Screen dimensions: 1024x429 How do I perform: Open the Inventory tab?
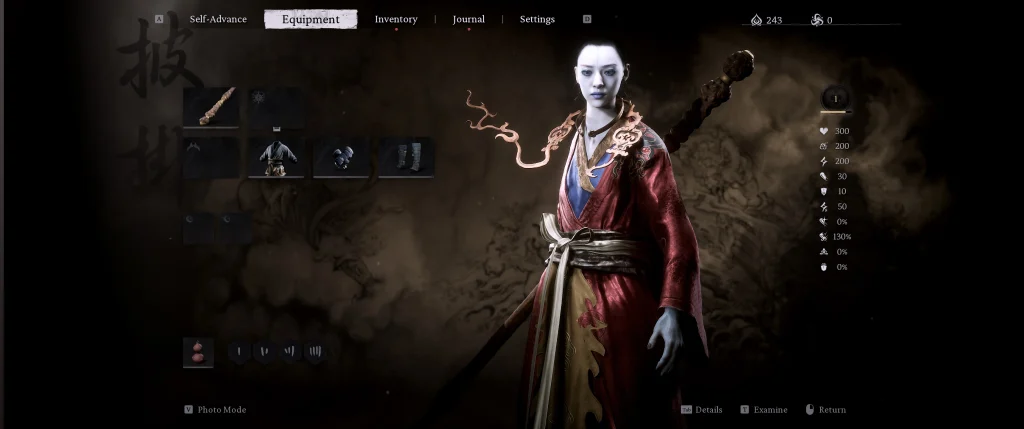coord(396,19)
